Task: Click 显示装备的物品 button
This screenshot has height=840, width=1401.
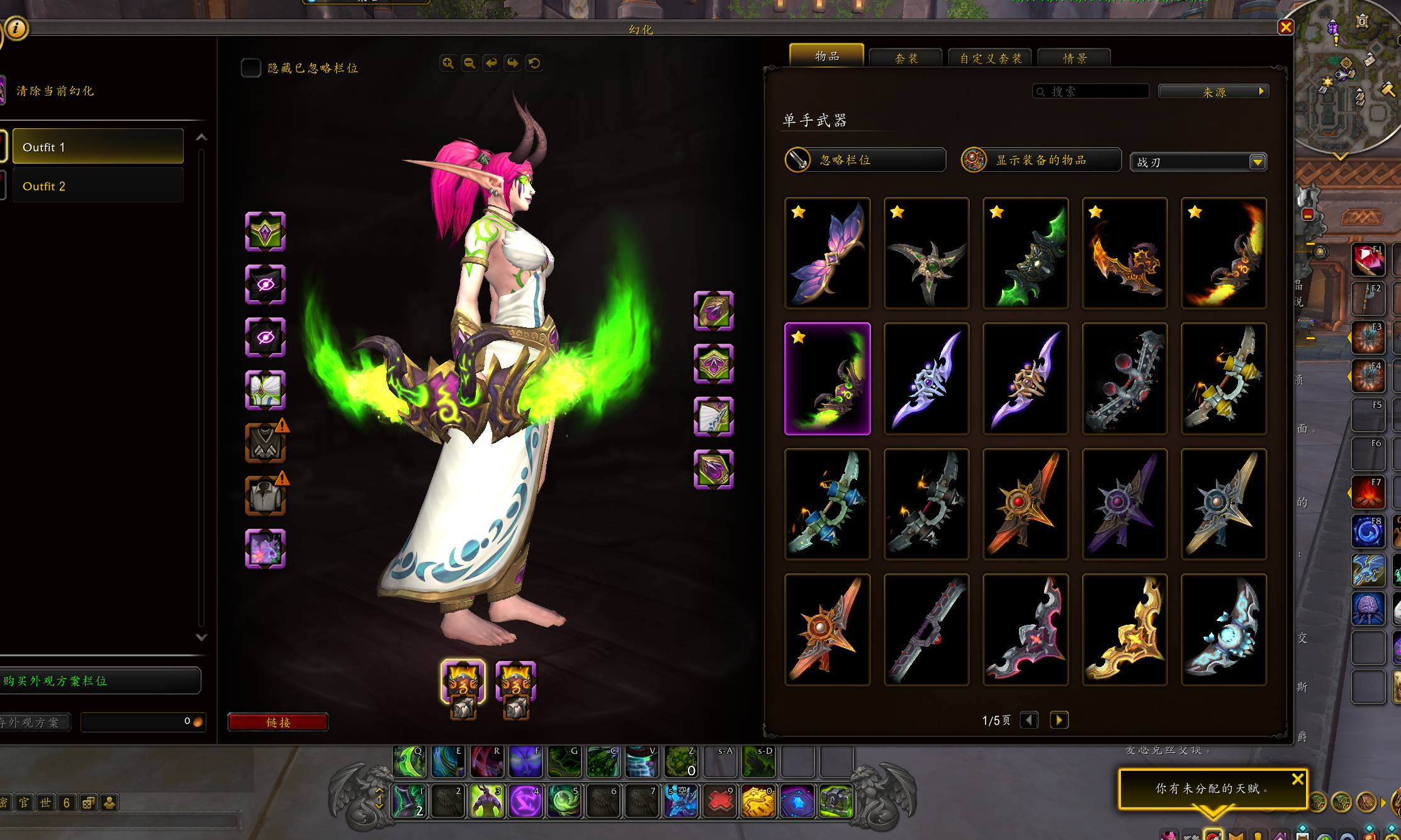Action: tap(1041, 160)
